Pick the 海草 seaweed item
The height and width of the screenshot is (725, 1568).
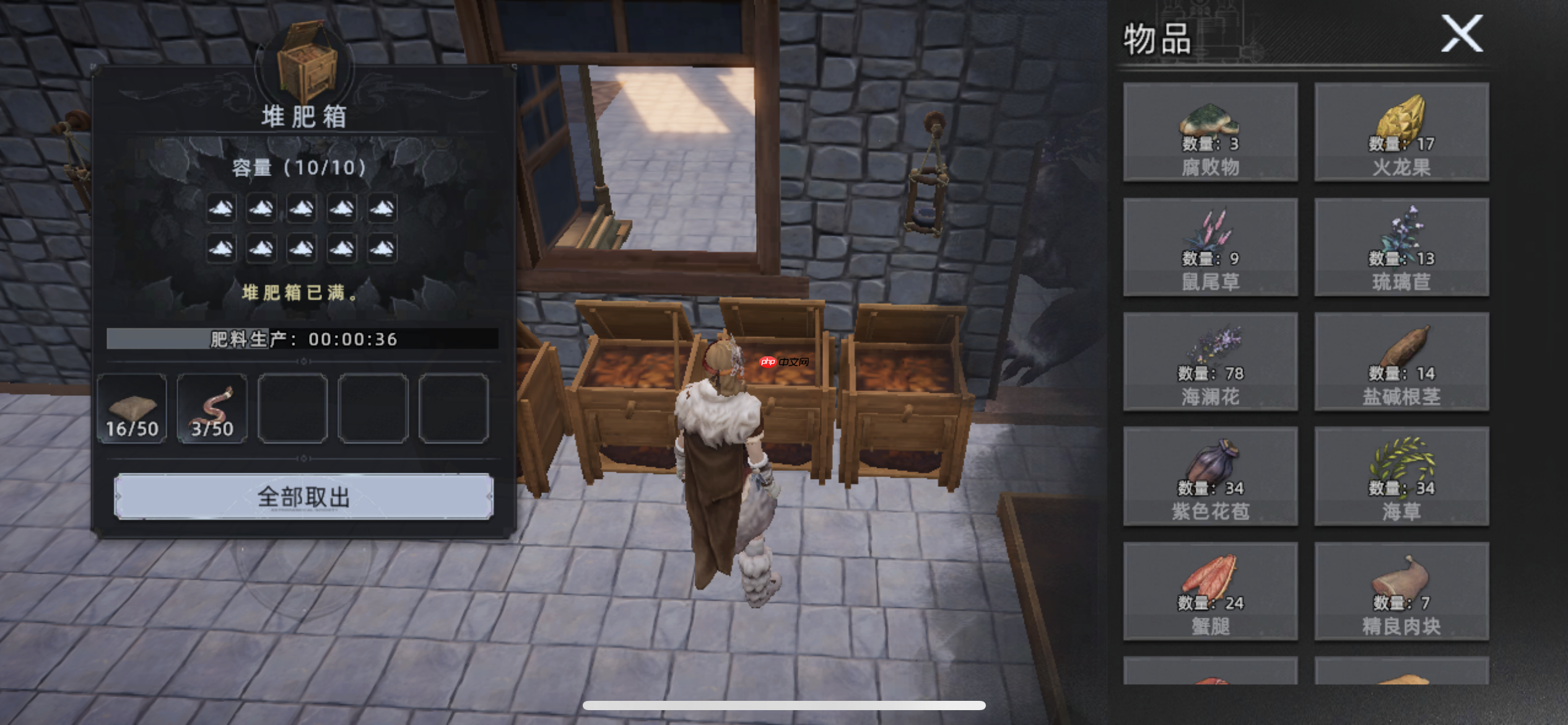[x=1401, y=477]
